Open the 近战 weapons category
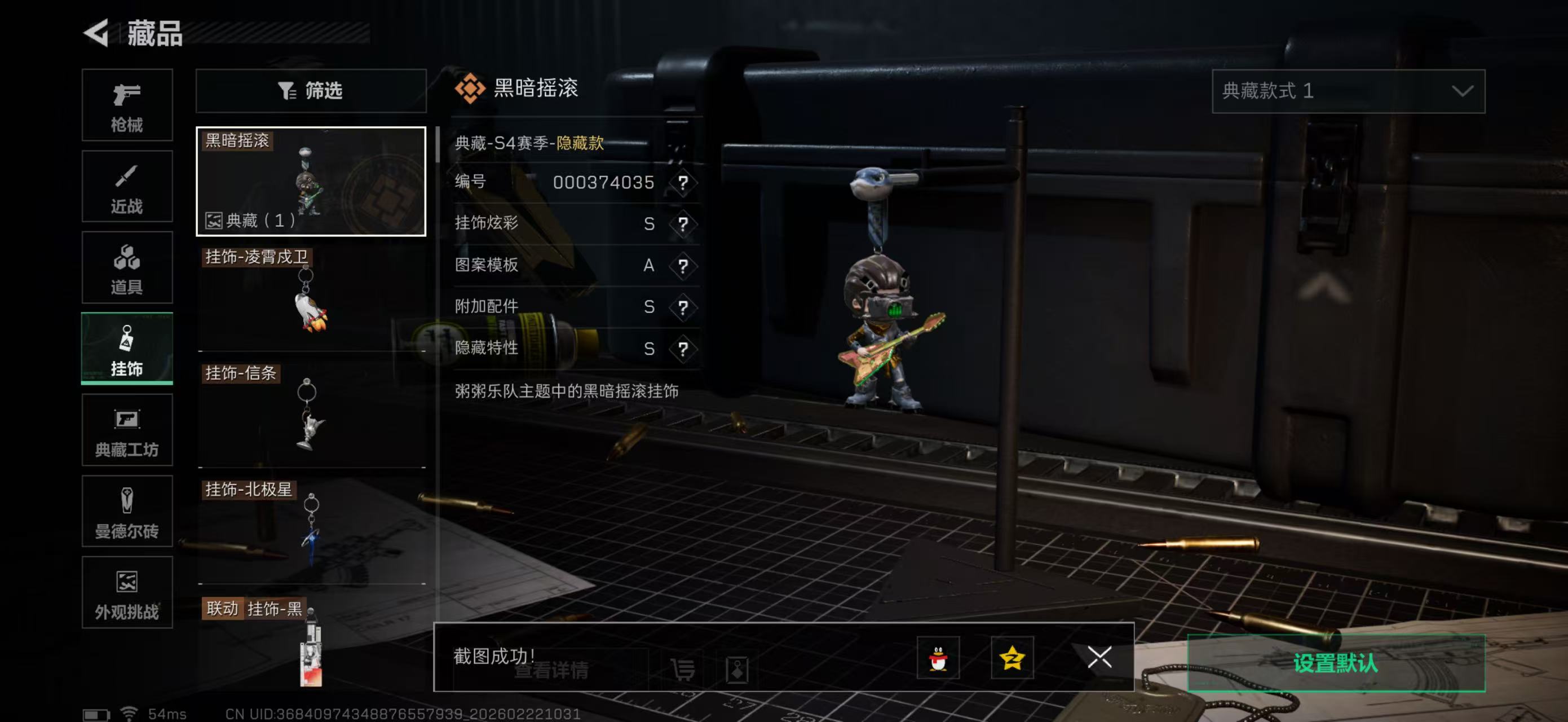 click(127, 186)
